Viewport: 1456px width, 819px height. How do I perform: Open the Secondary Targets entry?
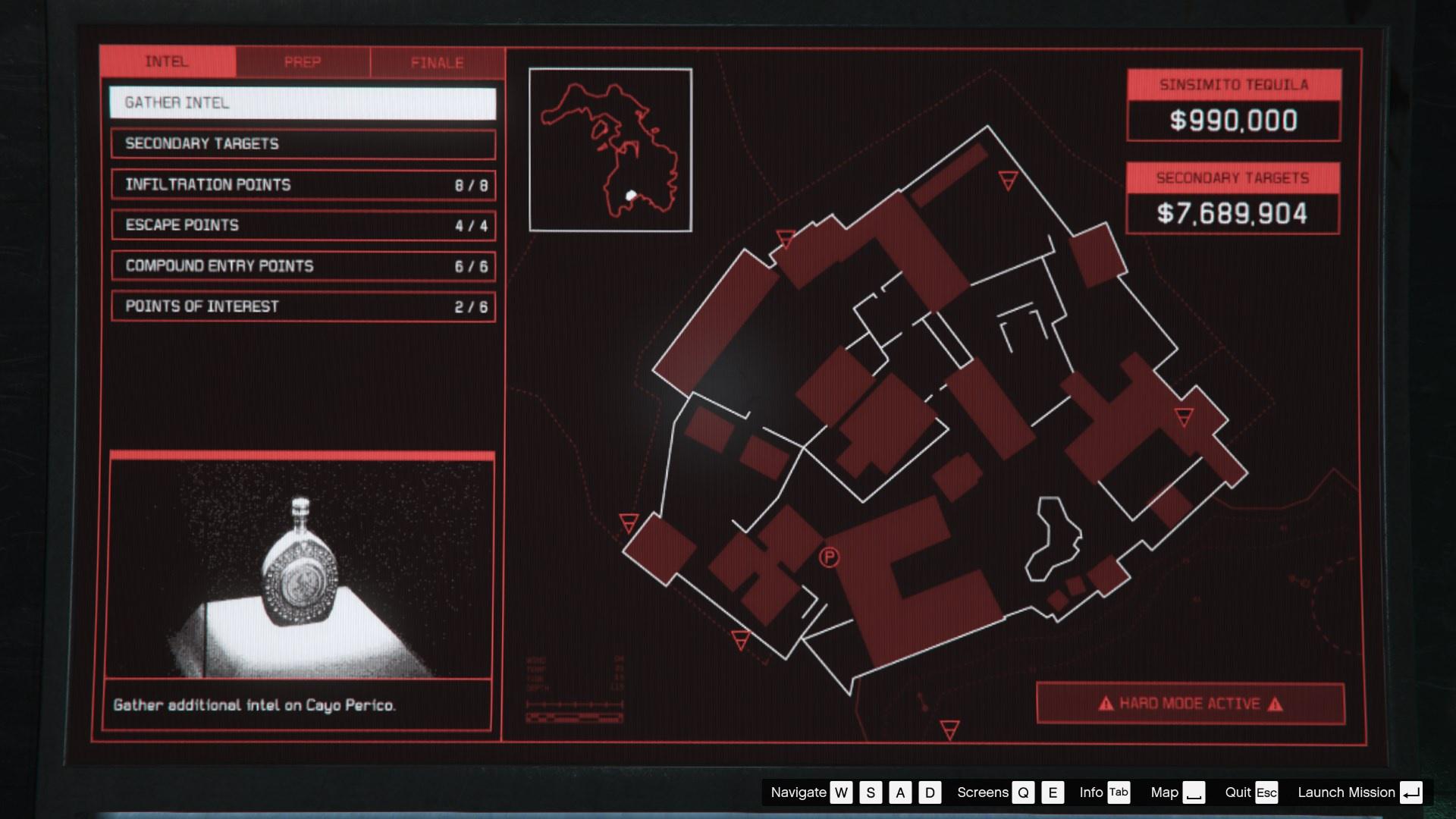click(x=303, y=144)
